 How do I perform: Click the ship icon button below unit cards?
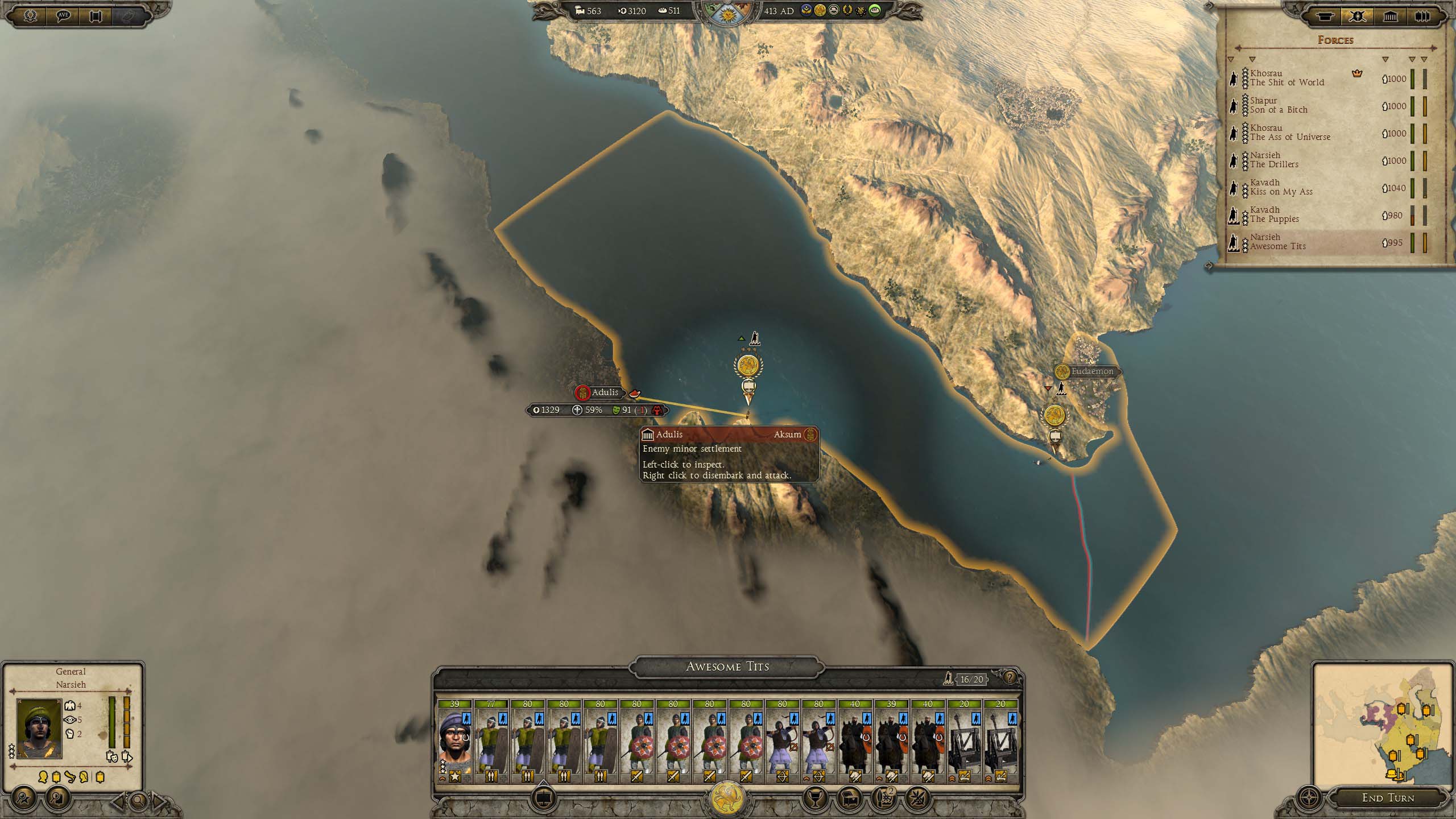click(544, 798)
